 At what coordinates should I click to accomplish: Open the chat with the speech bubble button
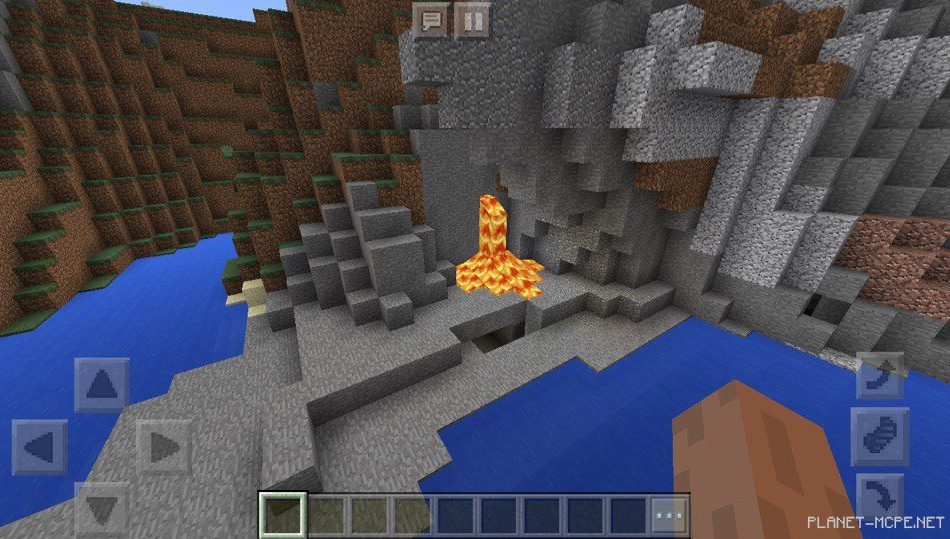pyautogui.click(x=432, y=19)
